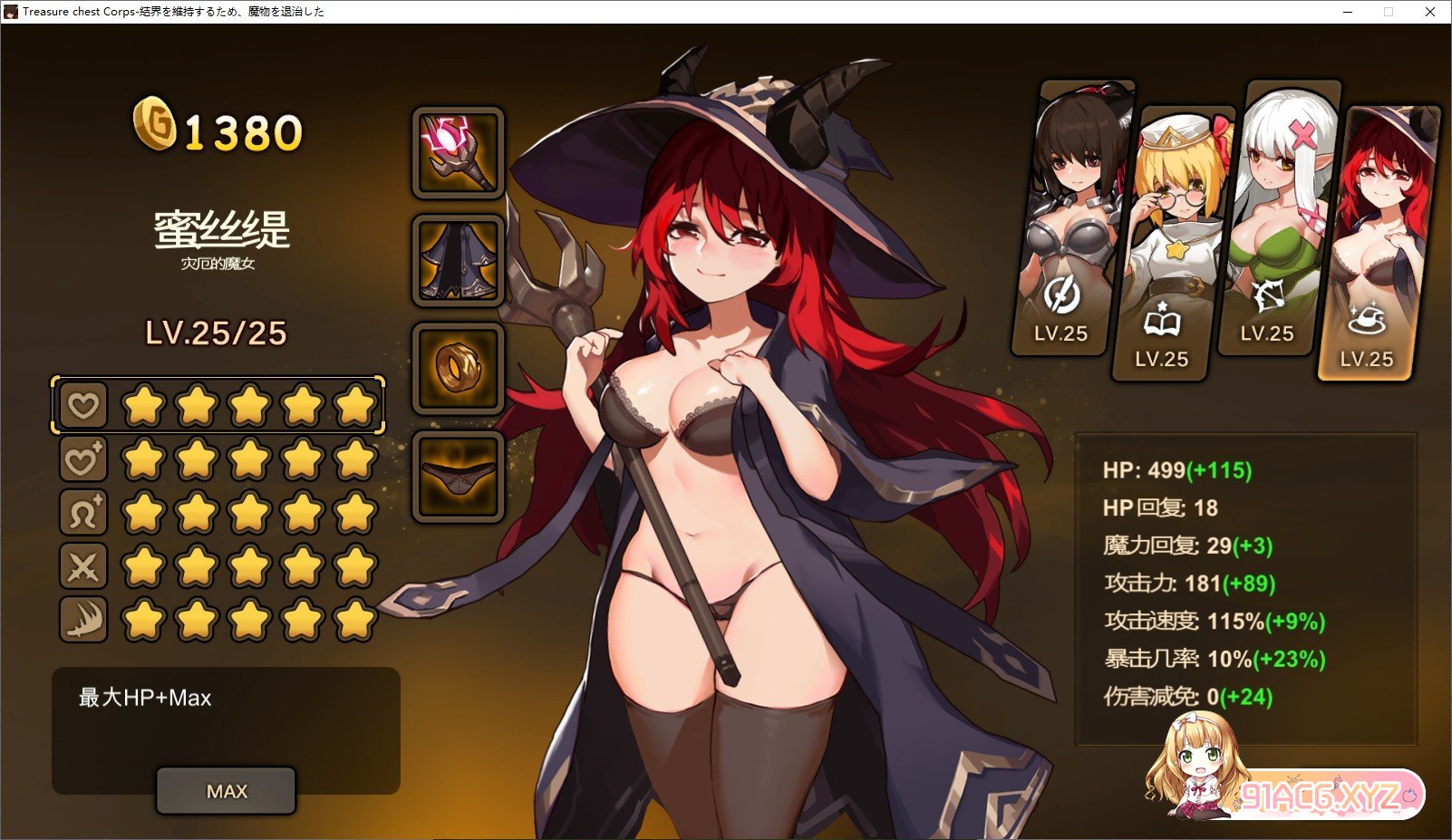This screenshot has height=840, width=1452.
Task: Click the HP recovery heart-plus icon
Action: pyautogui.click(x=82, y=459)
